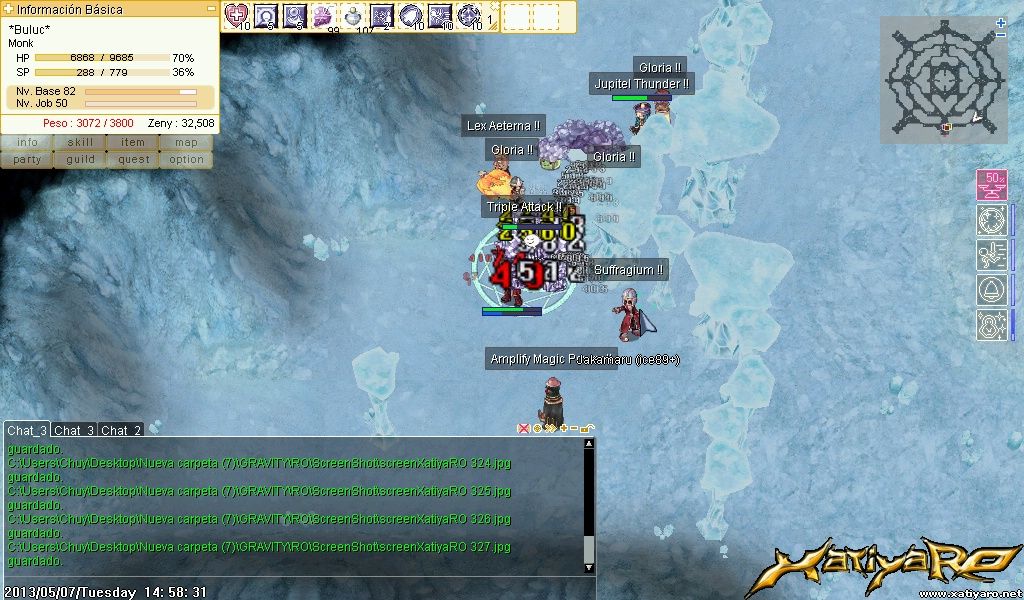1024x600 pixels.
Task: Minimize the Información Básica window
Action: point(211,9)
